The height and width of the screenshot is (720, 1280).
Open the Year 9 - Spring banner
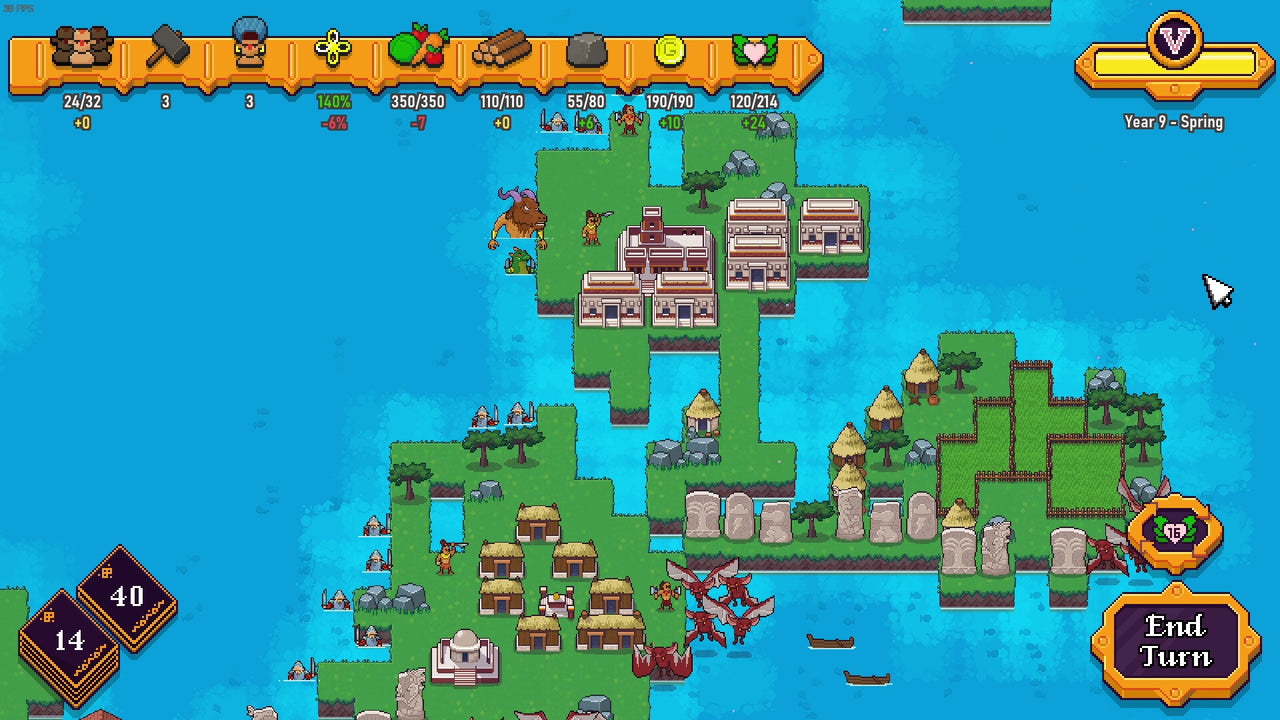pyautogui.click(x=1173, y=121)
